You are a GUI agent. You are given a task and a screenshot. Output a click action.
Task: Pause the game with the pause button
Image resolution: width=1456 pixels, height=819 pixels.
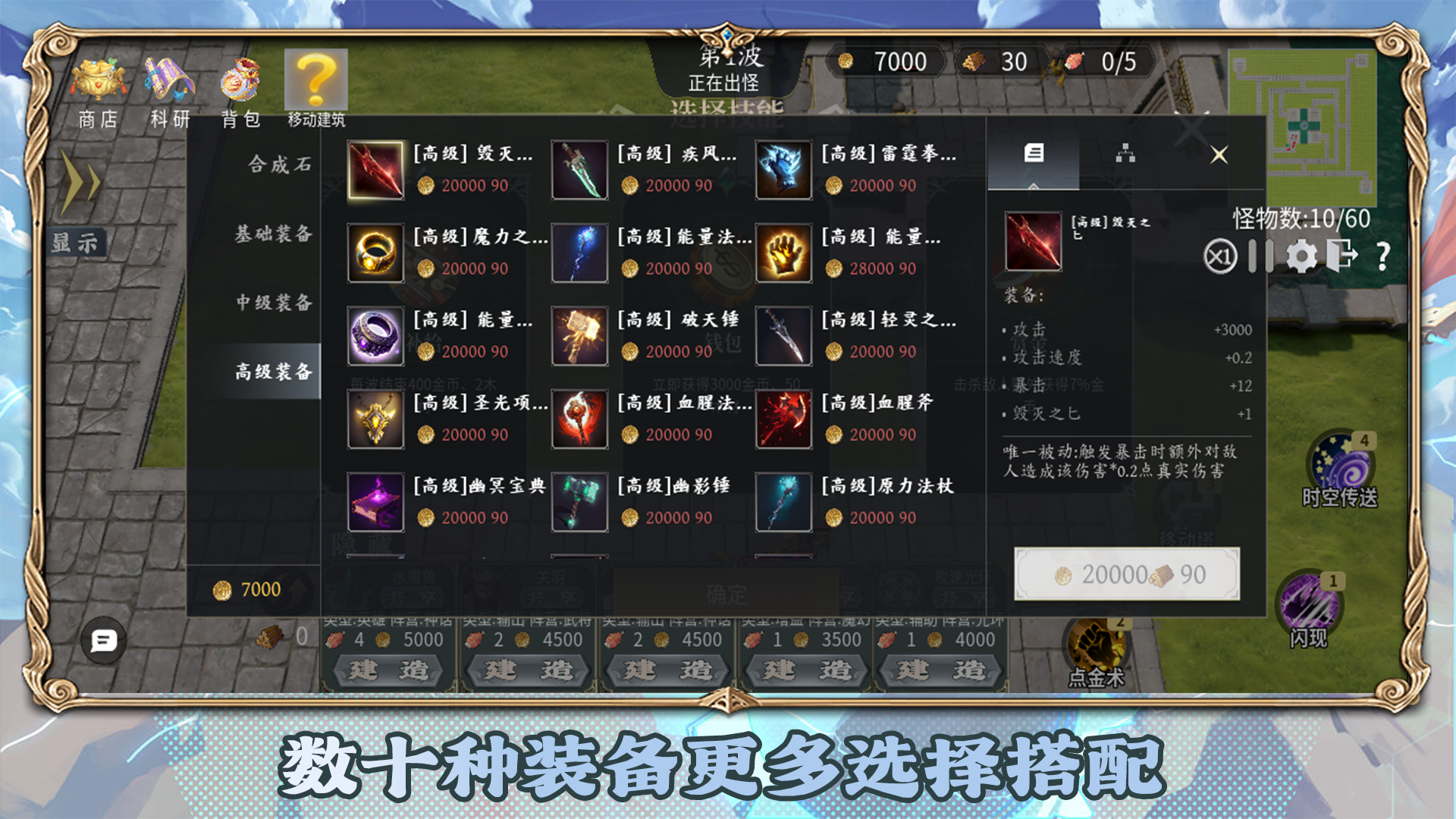(x=1261, y=256)
